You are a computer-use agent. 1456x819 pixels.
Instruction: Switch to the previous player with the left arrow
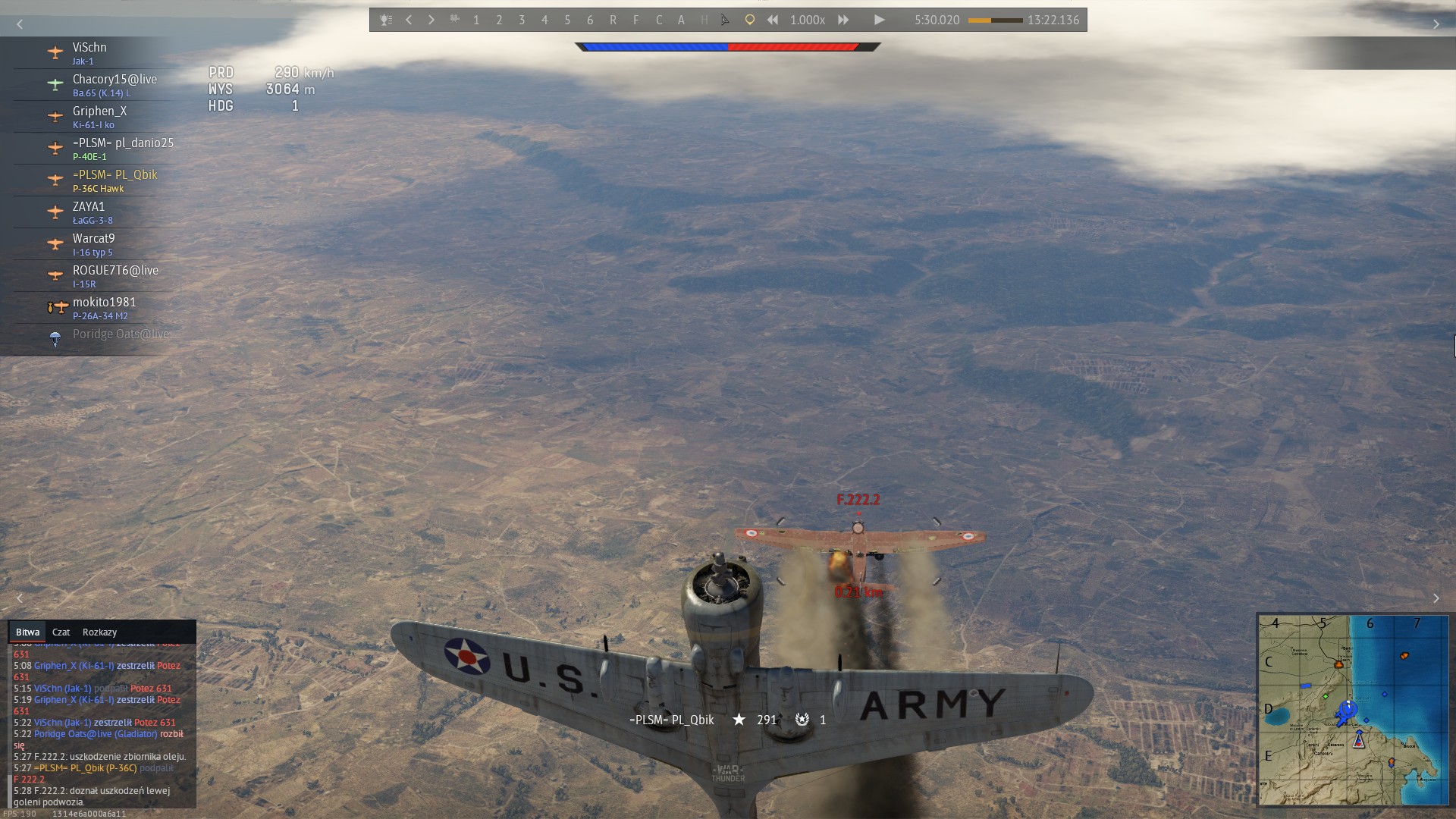pyautogui.click(x=409, y=20)
